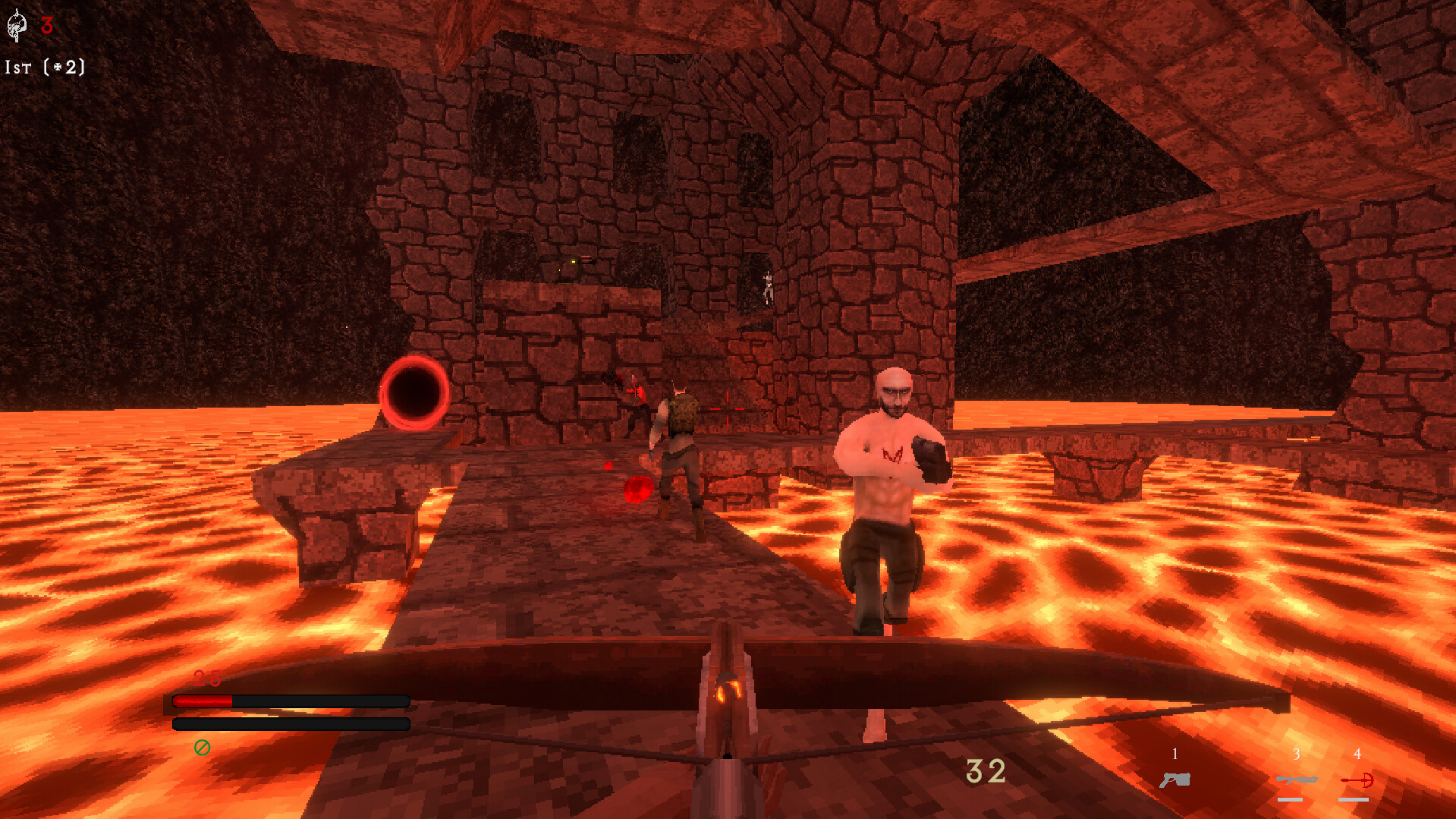This screenshot has height=819, width=1456.
Task: Toggle the weapon slot number 1 label
Action: coord(1174,754)
